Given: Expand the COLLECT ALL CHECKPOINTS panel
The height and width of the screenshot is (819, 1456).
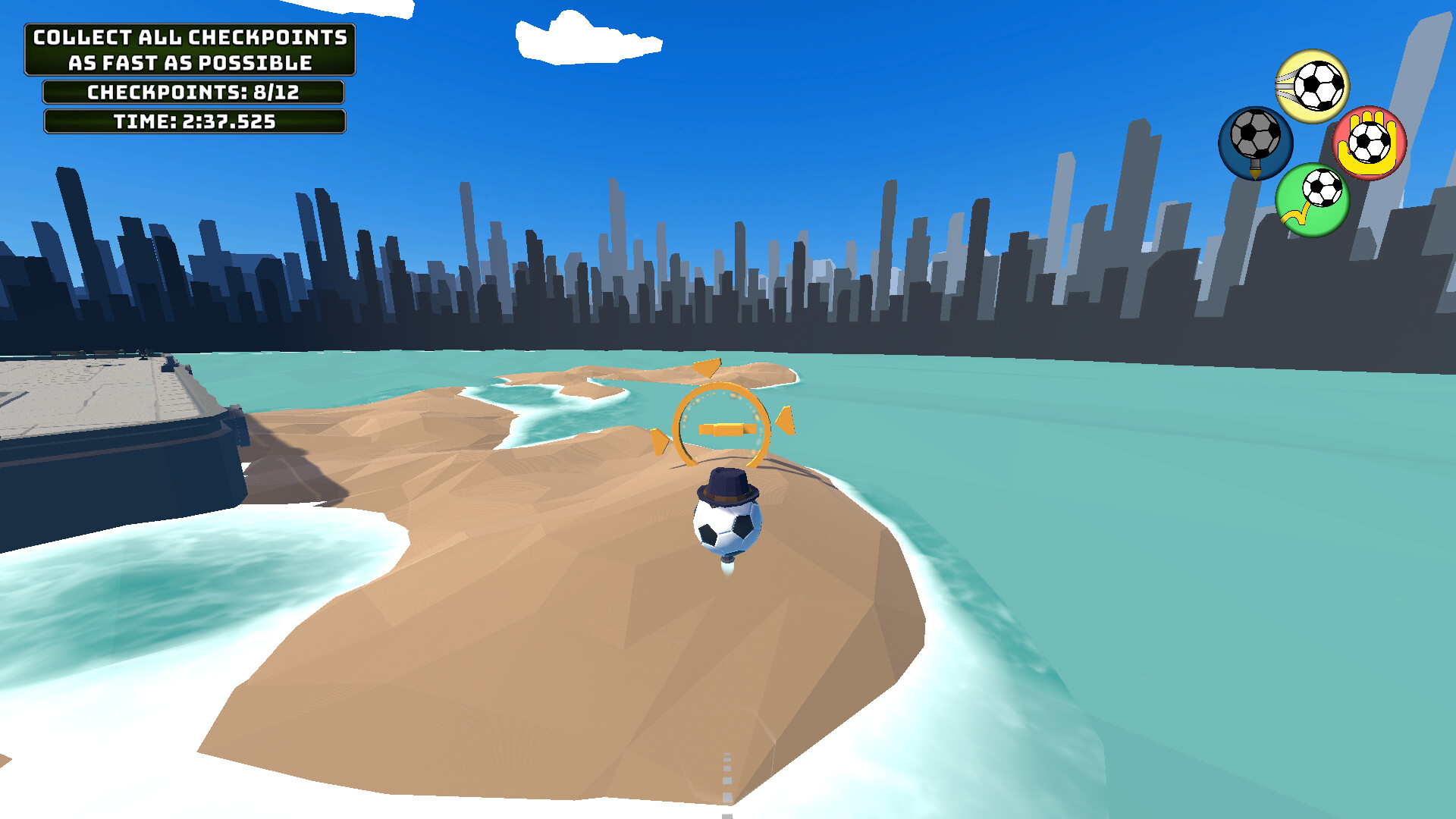Looking at the screenshot, I should point(190,49).
